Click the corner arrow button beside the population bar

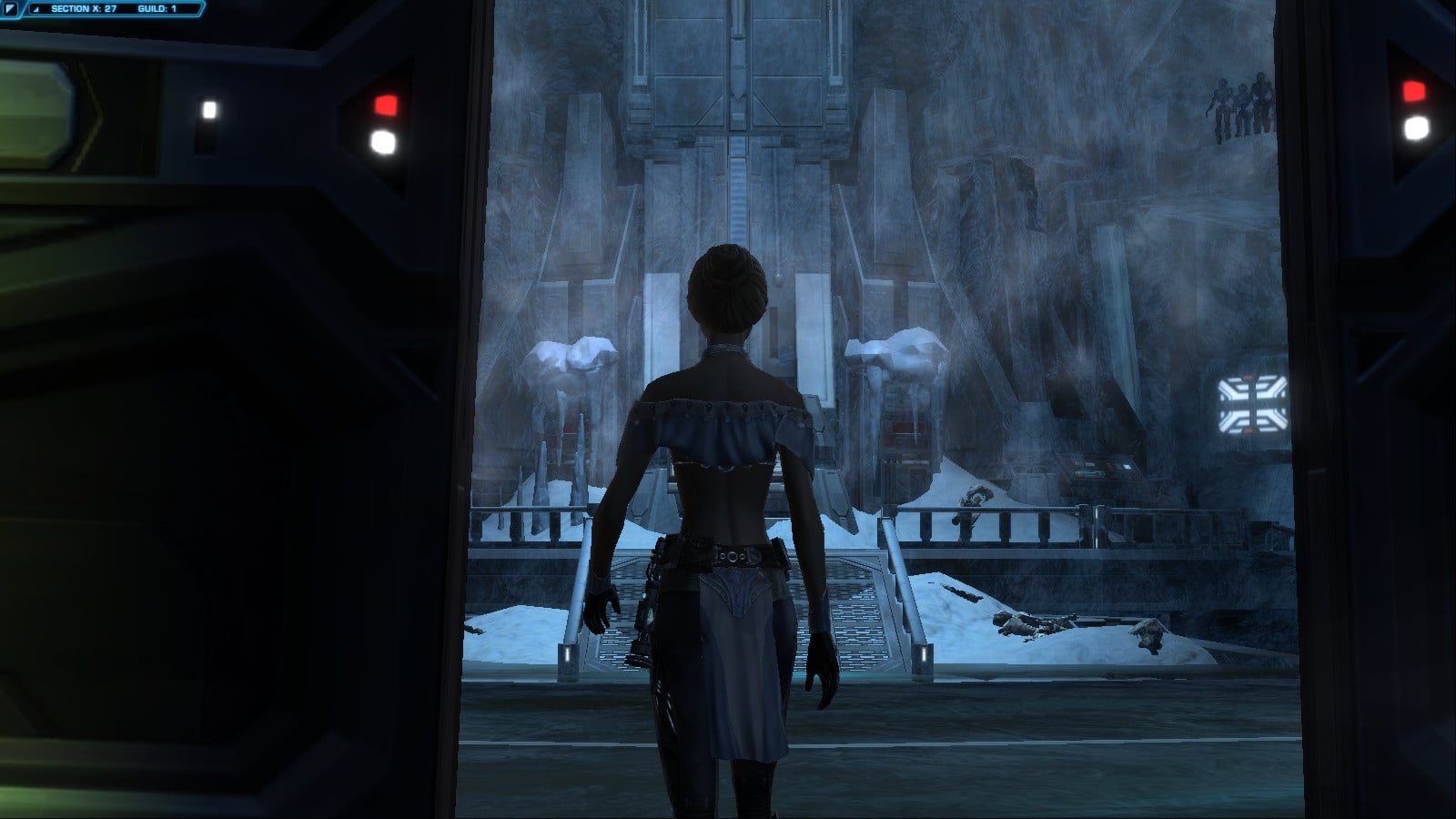point(10,9)
